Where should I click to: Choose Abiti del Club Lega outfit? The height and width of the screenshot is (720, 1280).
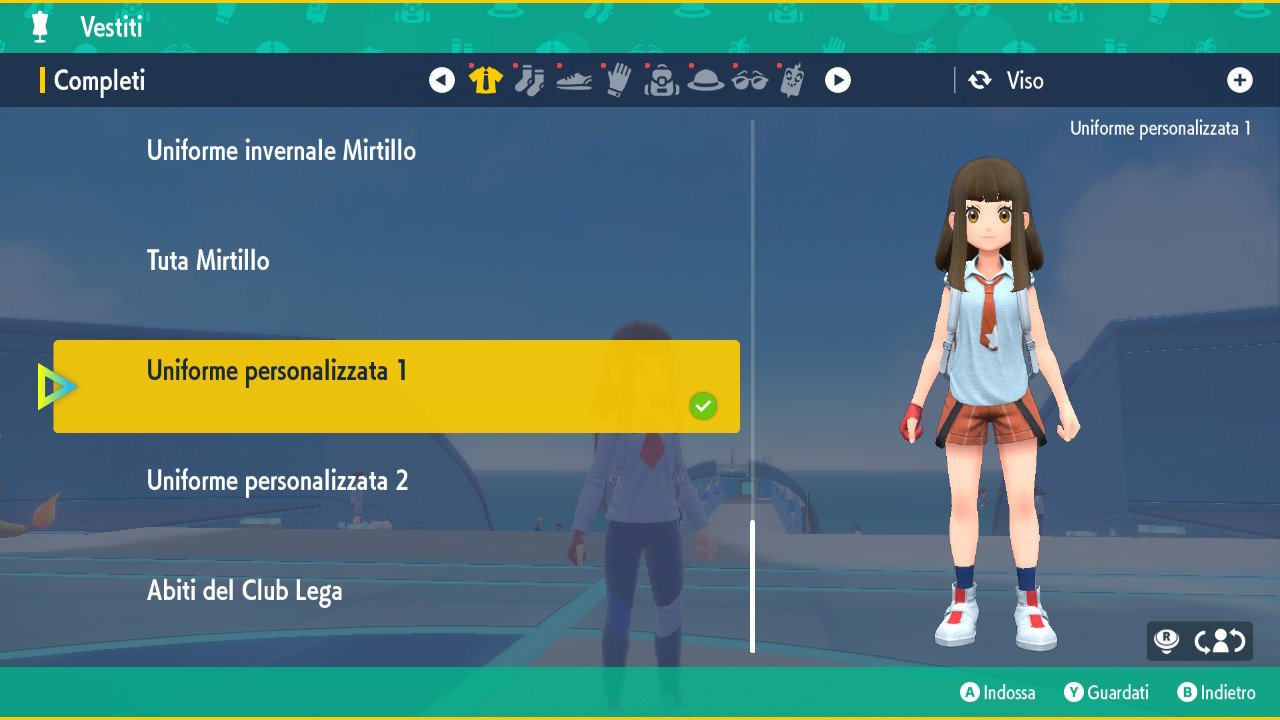pyautogui.click(x=244, y=591)
